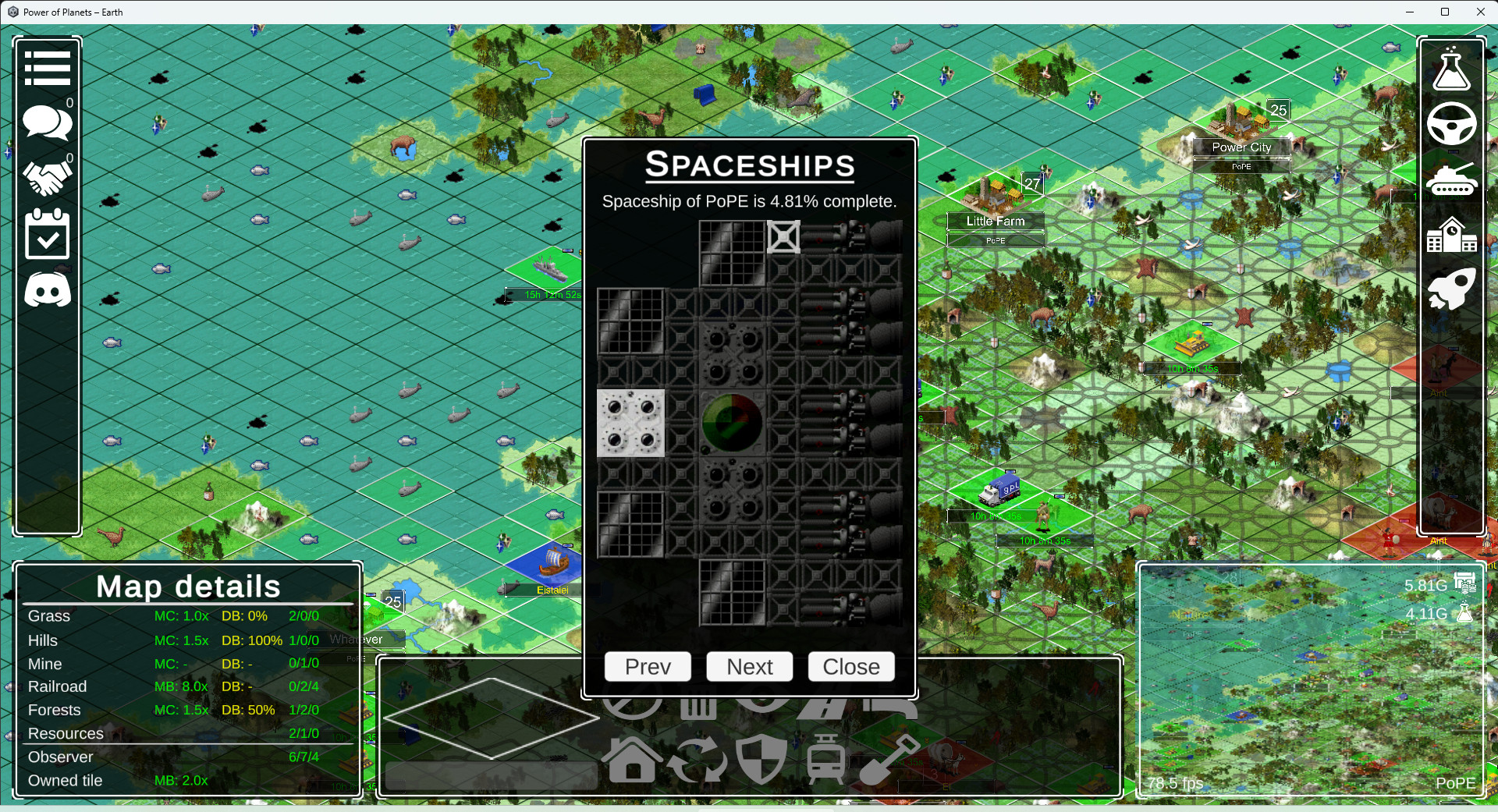Click the Prev button

tap(647, 667)
